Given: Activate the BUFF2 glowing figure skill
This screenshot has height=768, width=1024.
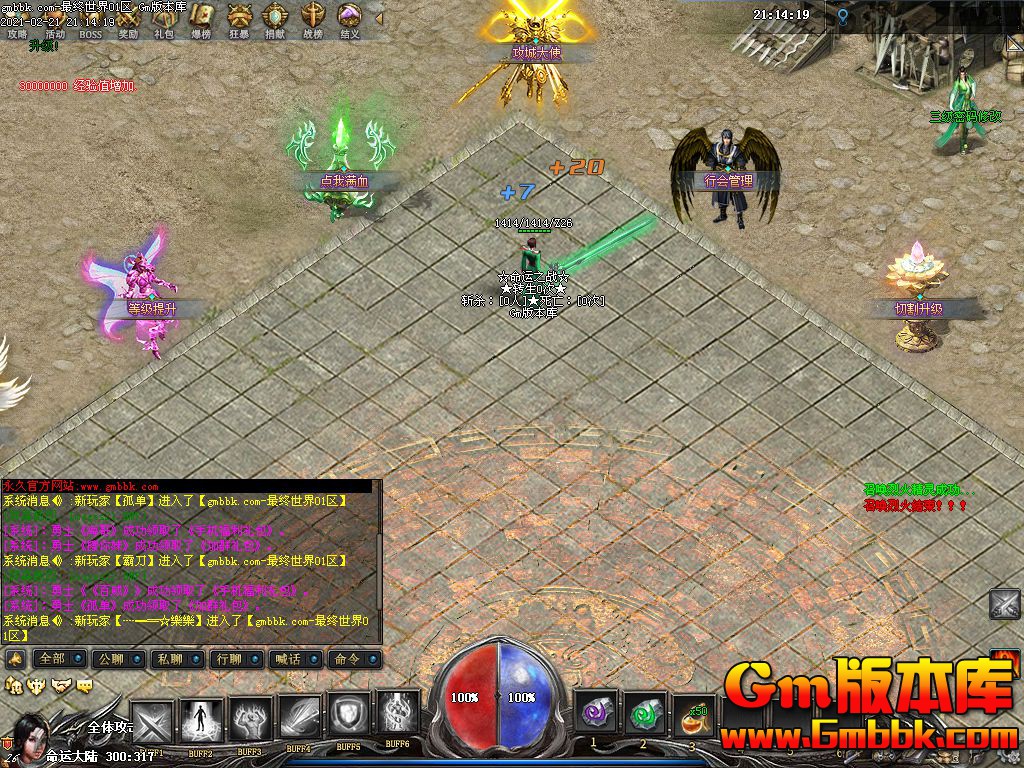Looking at the screenshot, I should (x=201, y=717).
